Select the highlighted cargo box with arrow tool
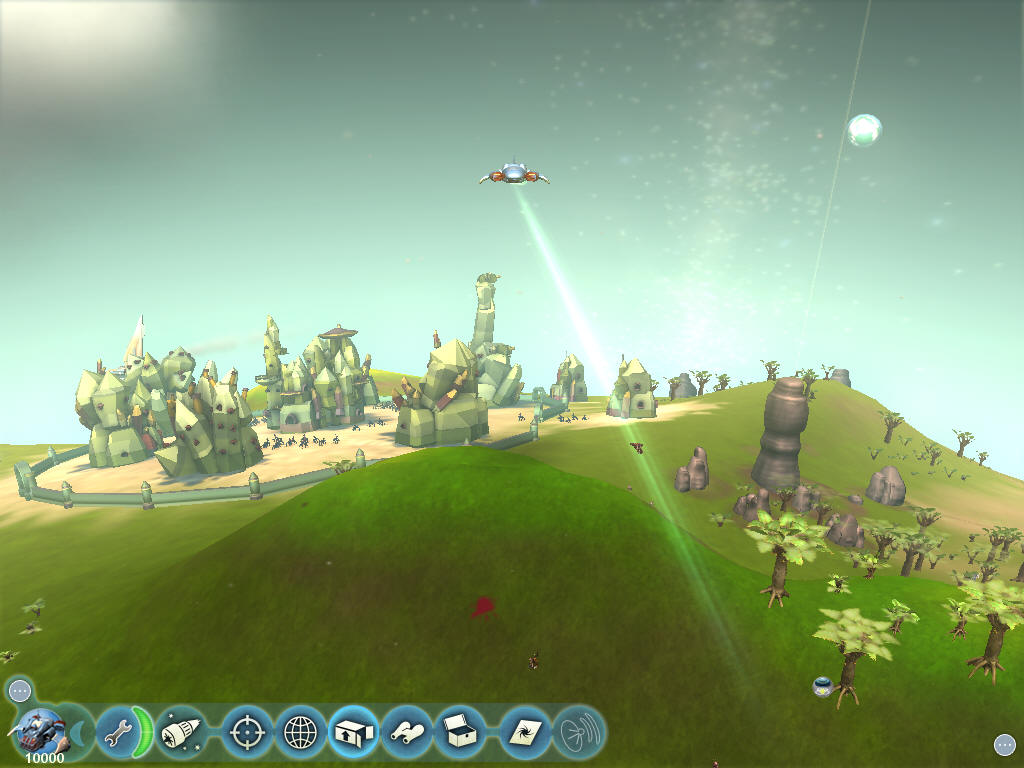Image resolution: width=1024 pixels, height=768 pixels. [353, 733]
